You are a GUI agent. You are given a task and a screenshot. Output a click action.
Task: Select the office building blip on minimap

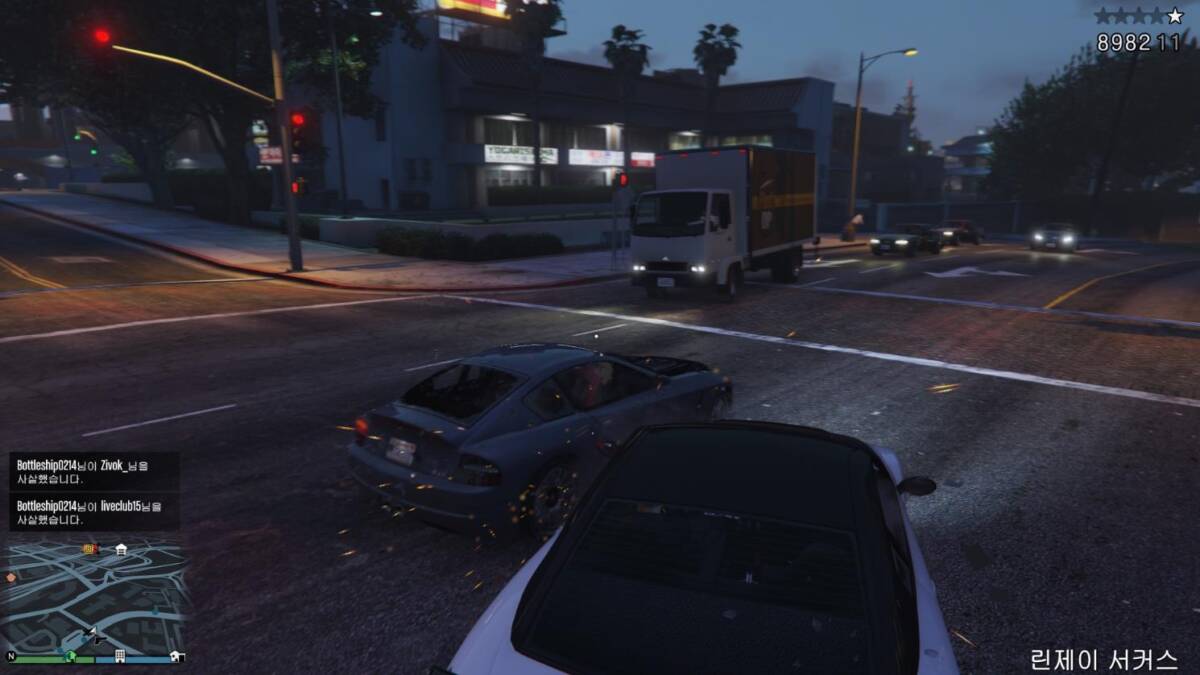tap(119, 656)
